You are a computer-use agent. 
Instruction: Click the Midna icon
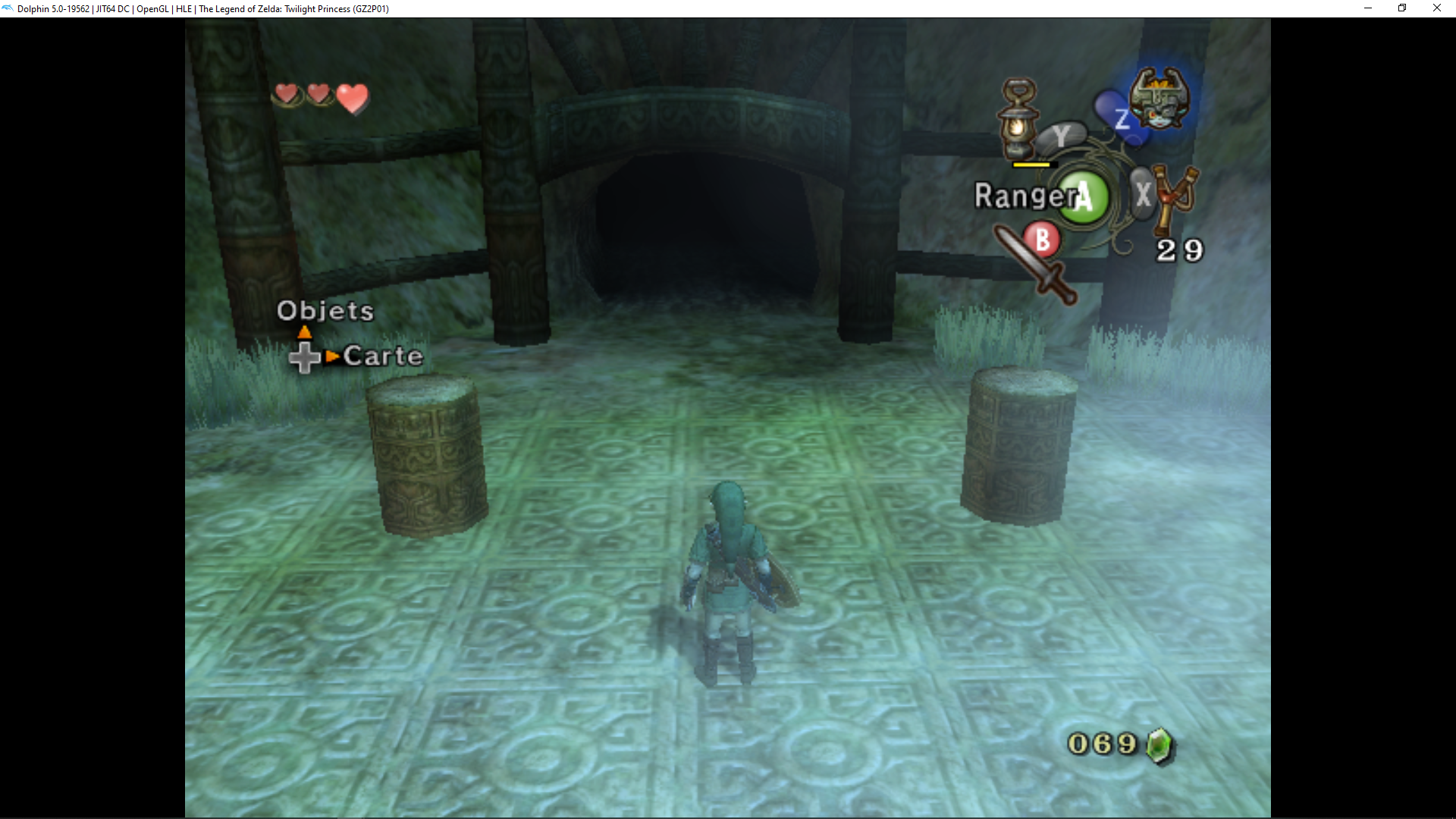tap(1158, 99)
